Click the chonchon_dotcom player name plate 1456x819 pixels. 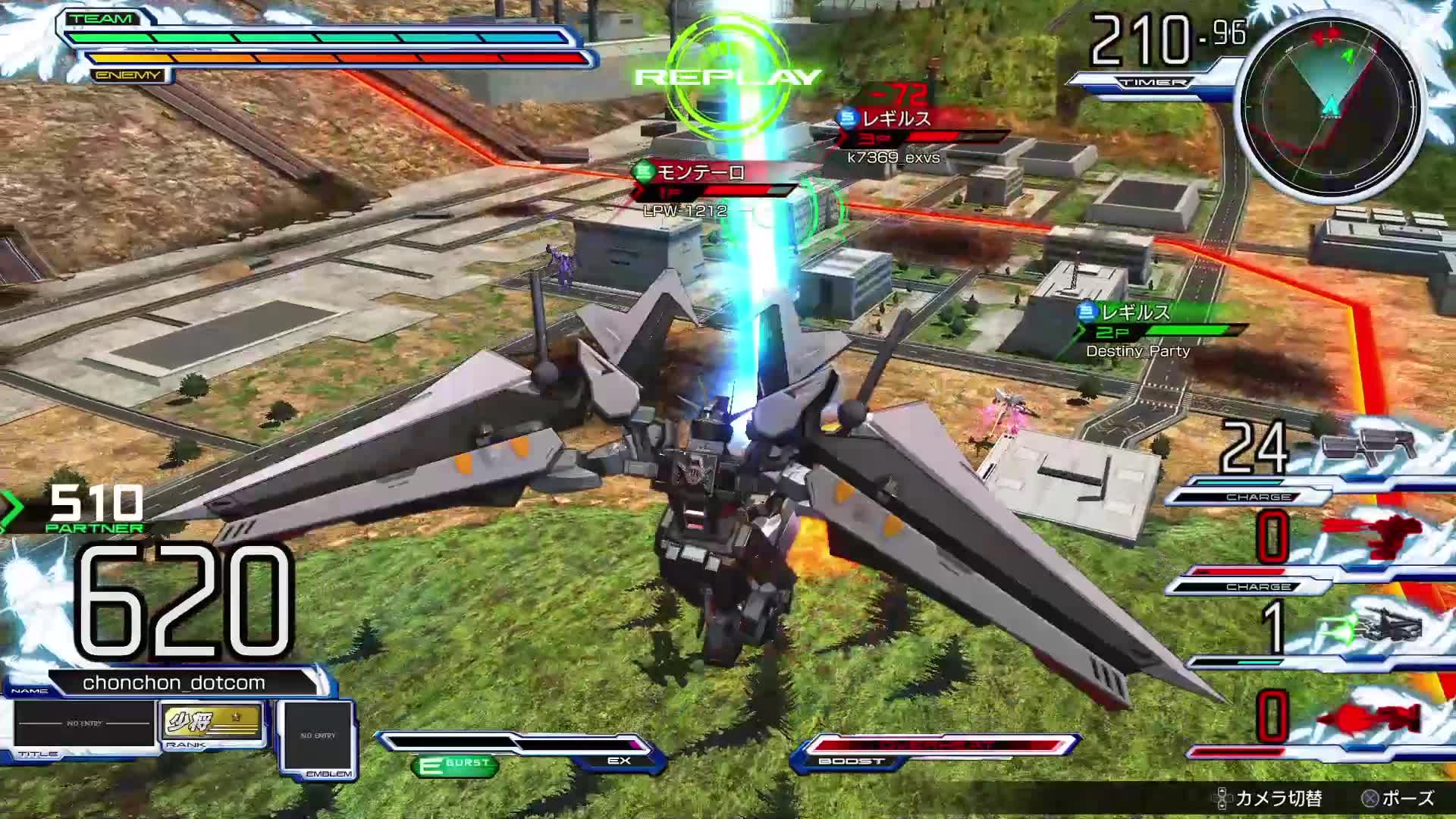point(174,682)
